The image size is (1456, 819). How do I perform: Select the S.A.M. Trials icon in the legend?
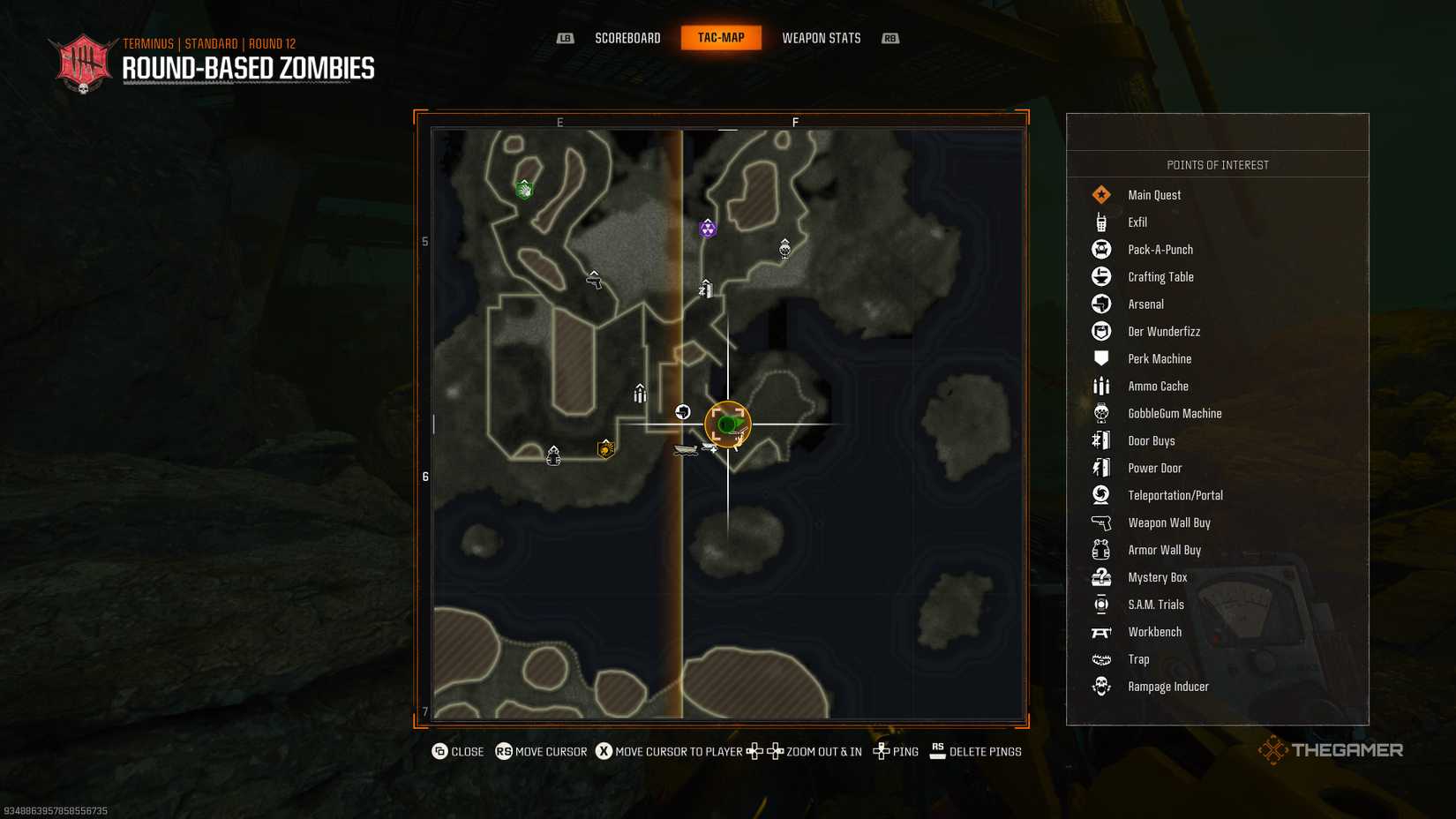1100,605
